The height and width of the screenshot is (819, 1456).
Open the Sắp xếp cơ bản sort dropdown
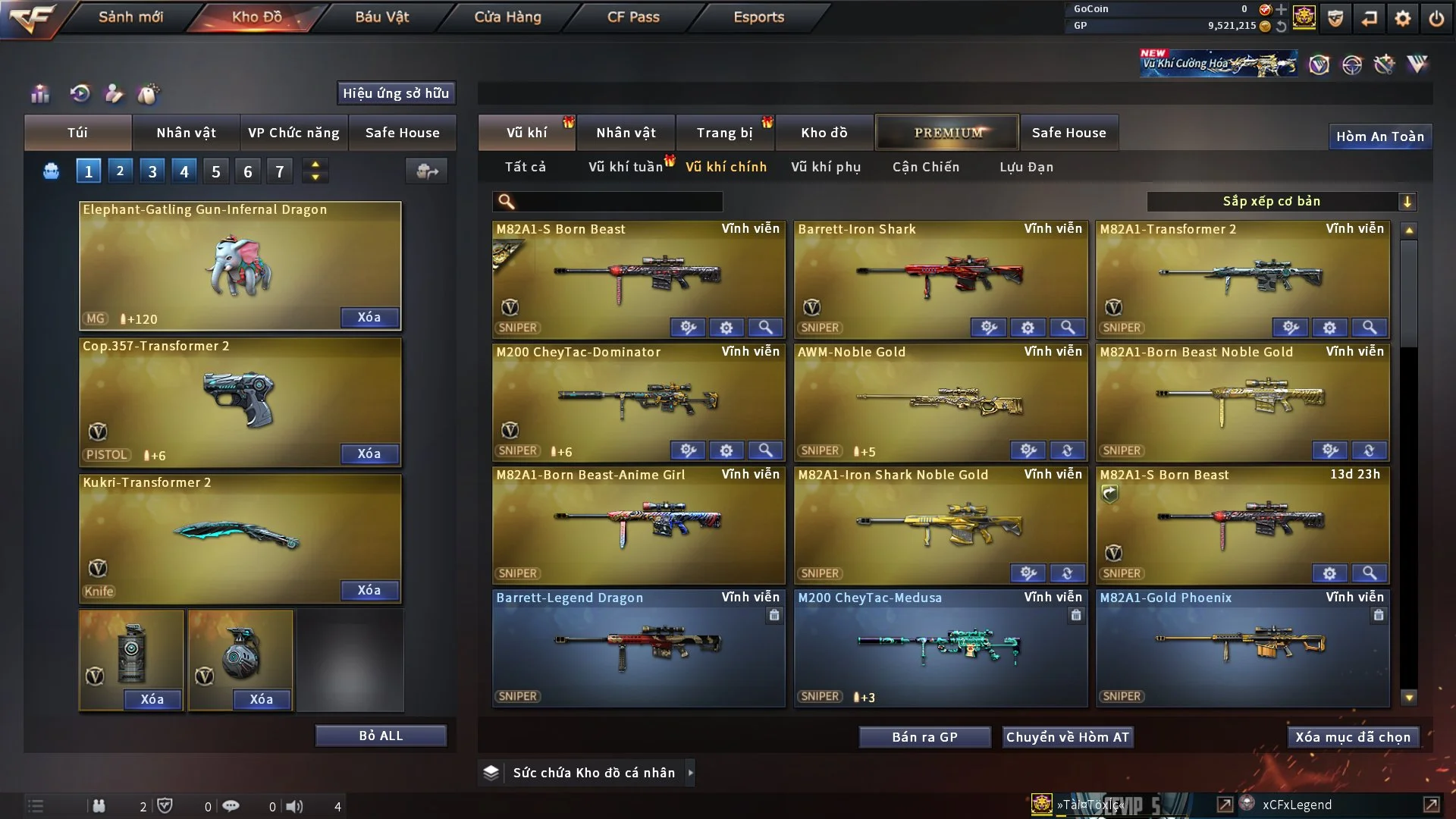1281,201
